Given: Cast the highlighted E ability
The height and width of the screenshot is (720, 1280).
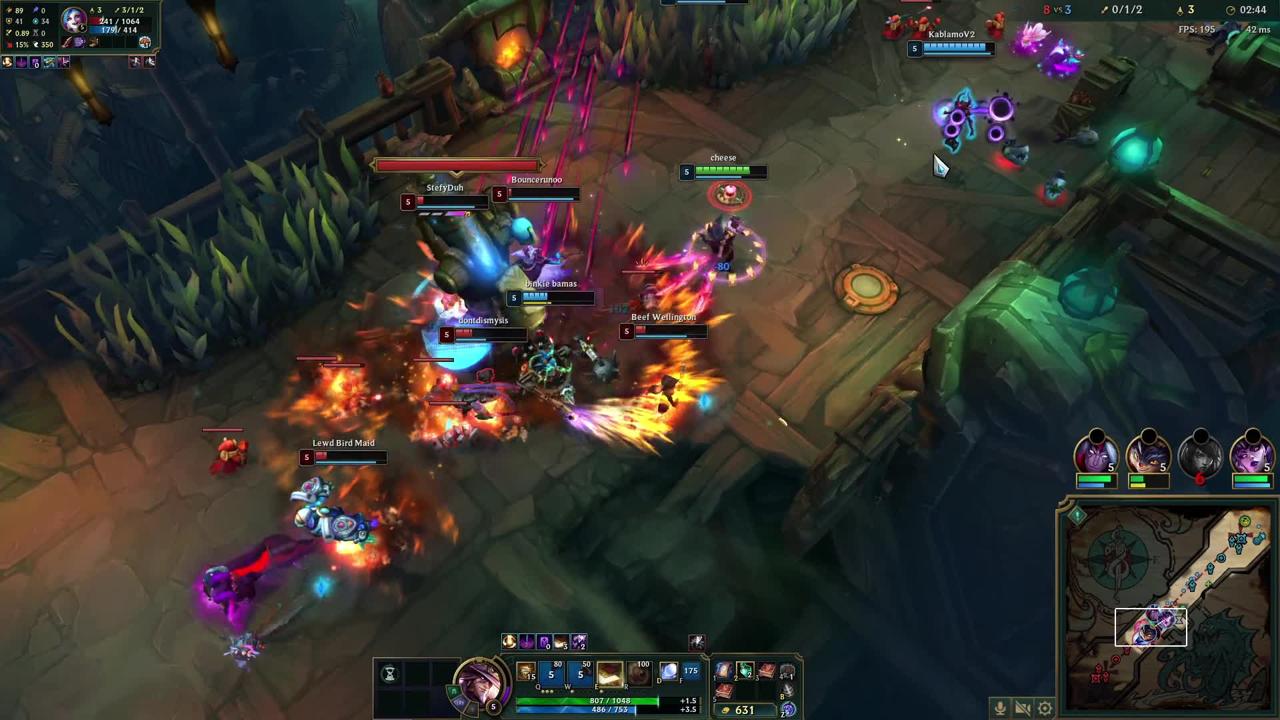Looking at the screenshot, I should (x=609, y=674).
